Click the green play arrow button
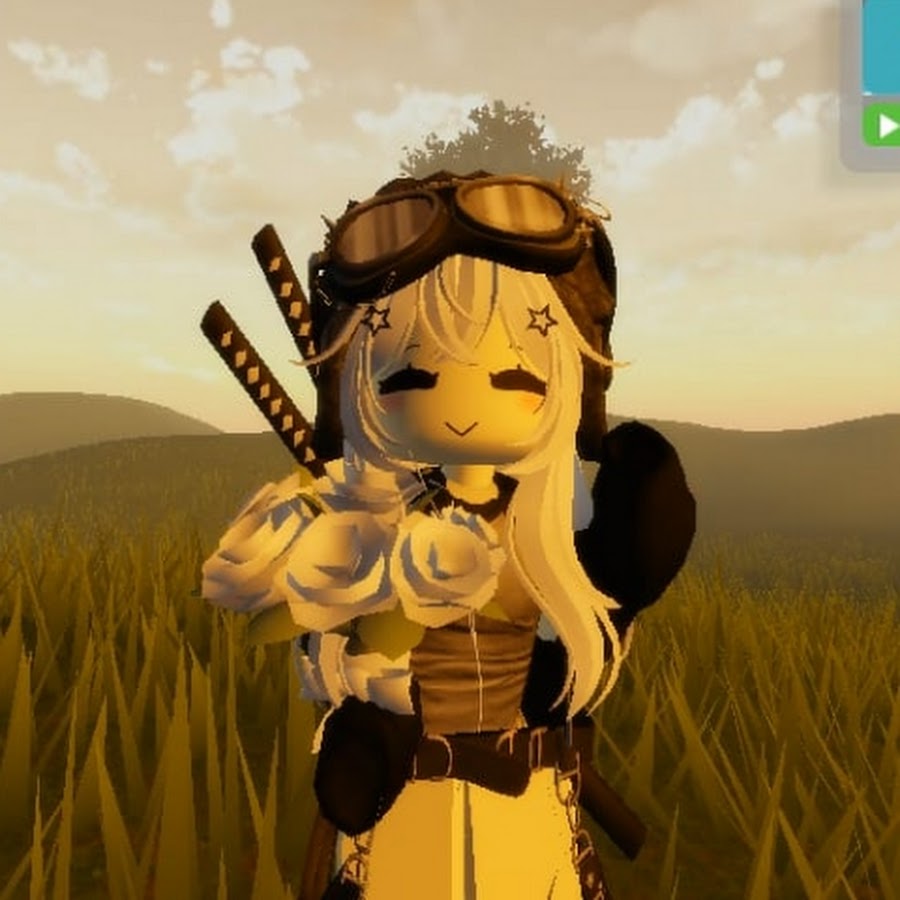Viewport: 900px width, 900px height. [x=882, y=125]
